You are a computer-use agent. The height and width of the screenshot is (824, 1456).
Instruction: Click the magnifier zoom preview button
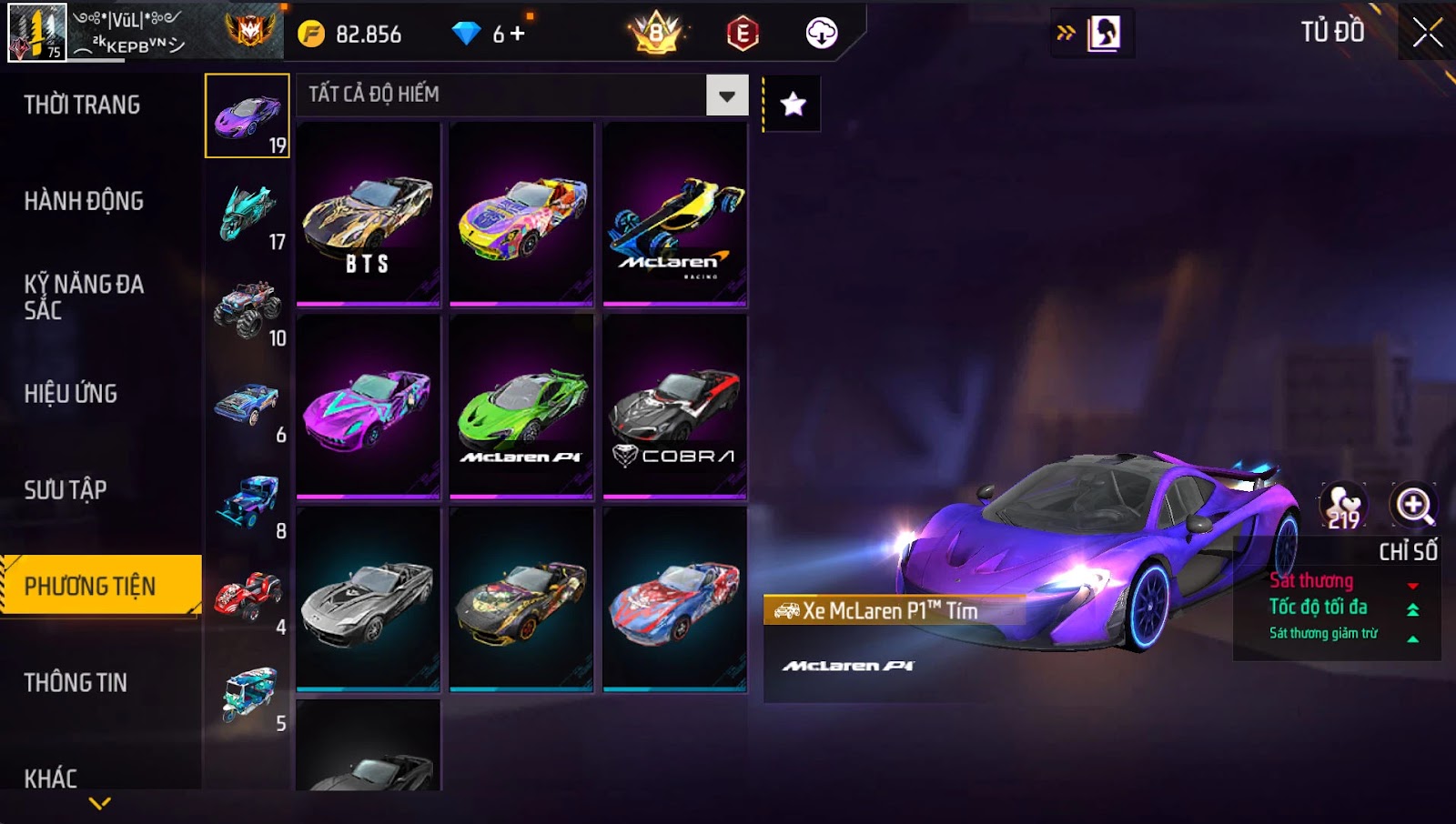(1413, 505)
